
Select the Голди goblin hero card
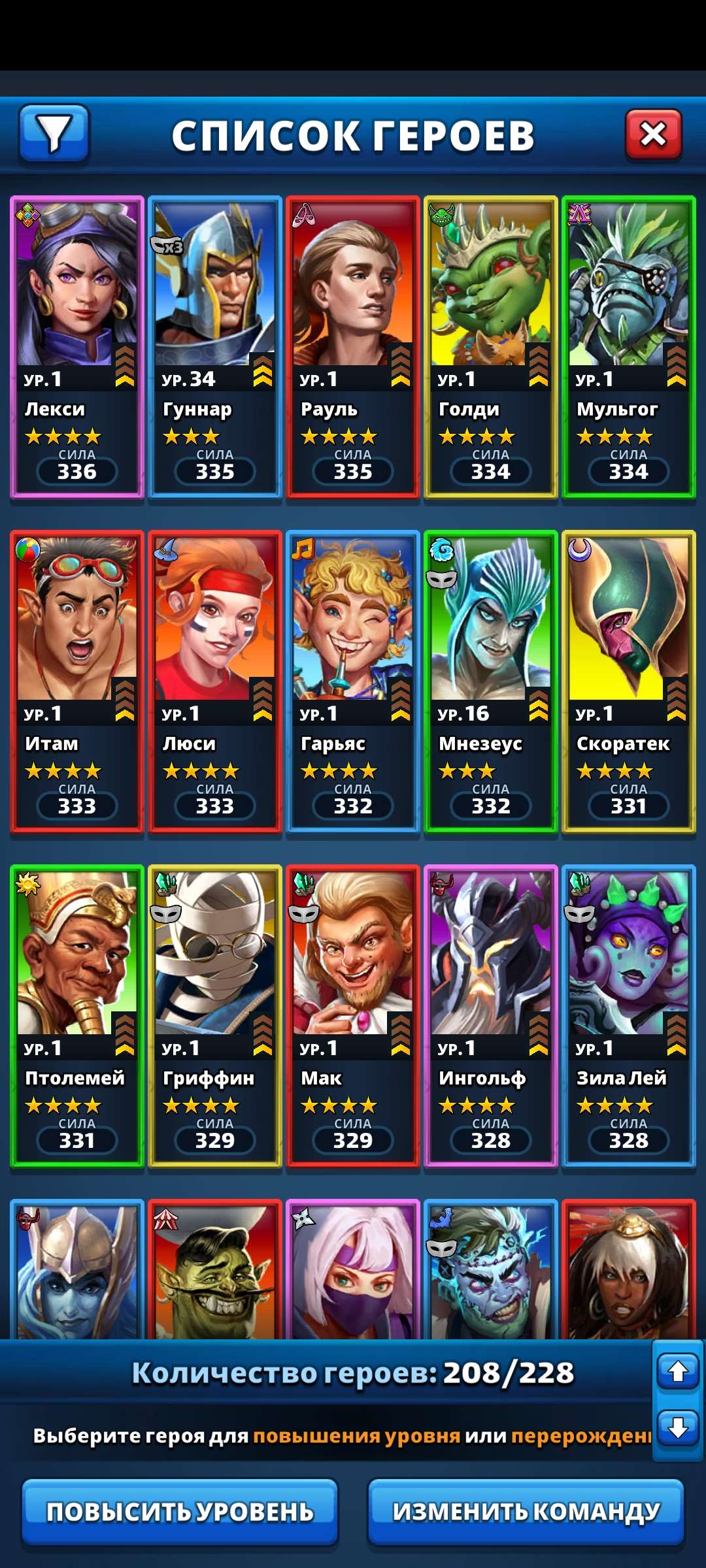click(x=491, y=346)
